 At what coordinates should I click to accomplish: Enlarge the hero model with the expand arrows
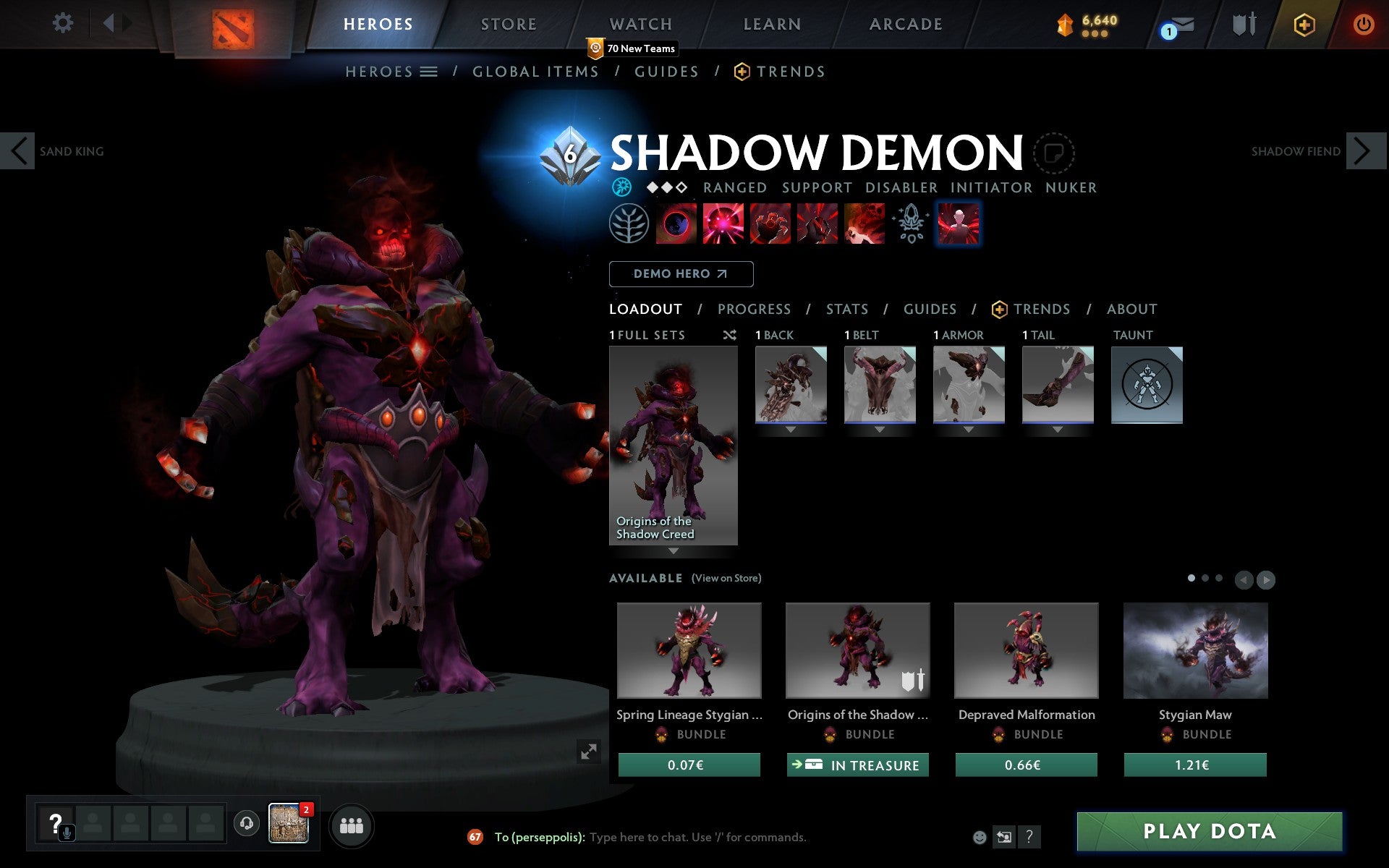588,752
